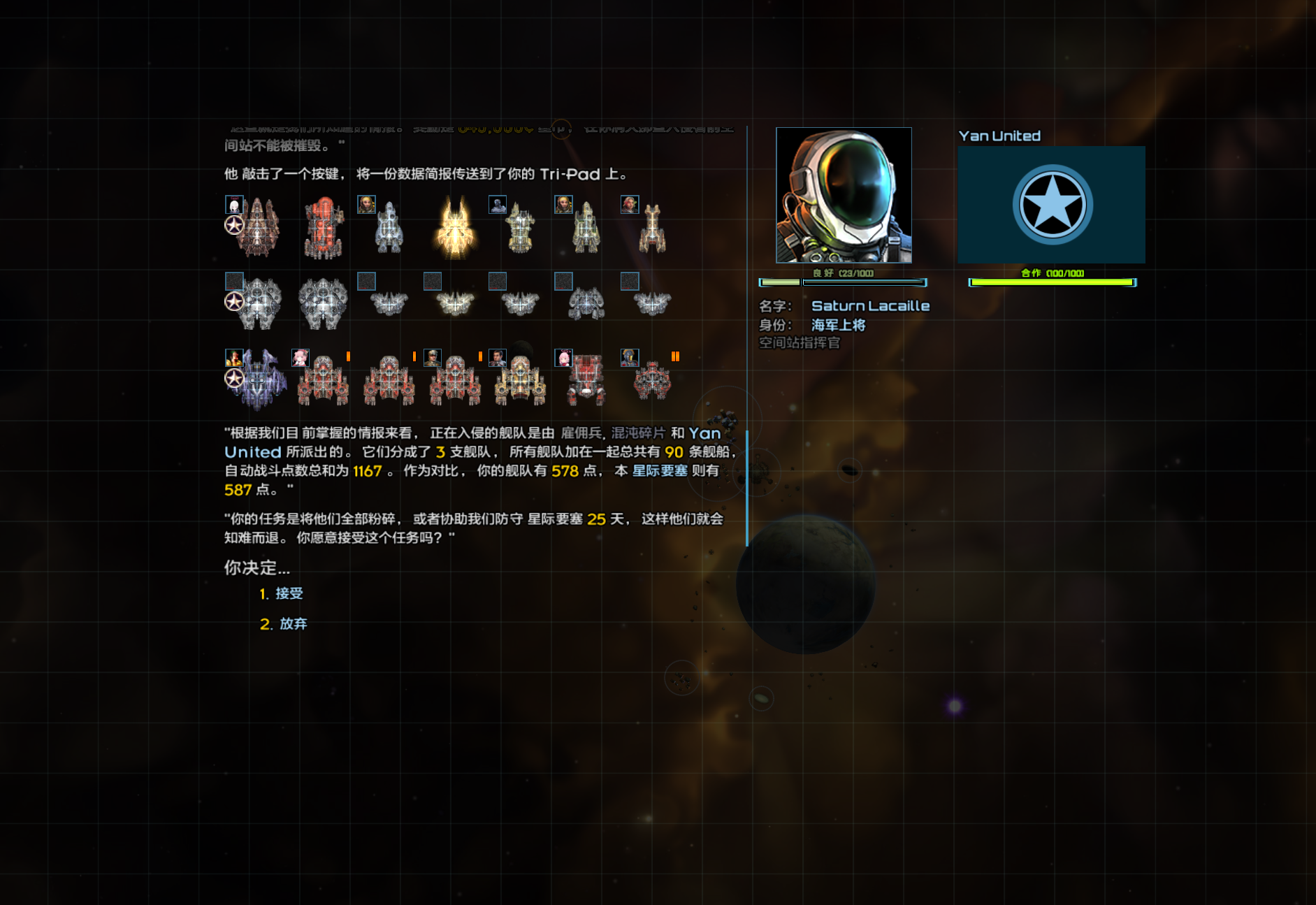Click the glowing golden ship icon
The image size is (1316, 905).
point(455,228)
